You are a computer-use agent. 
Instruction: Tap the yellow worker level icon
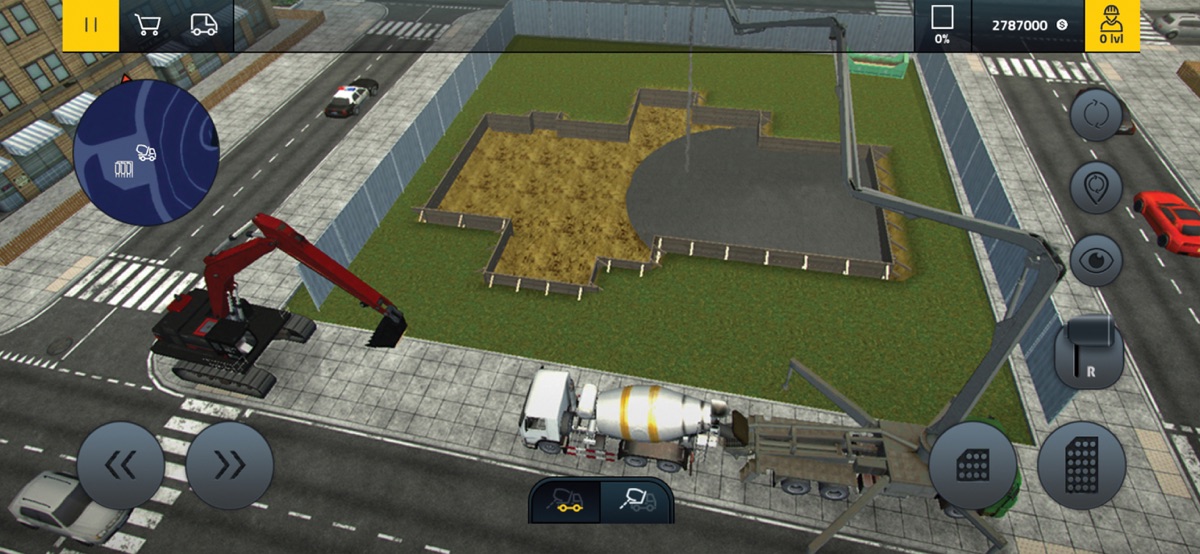pos(1110,25)
